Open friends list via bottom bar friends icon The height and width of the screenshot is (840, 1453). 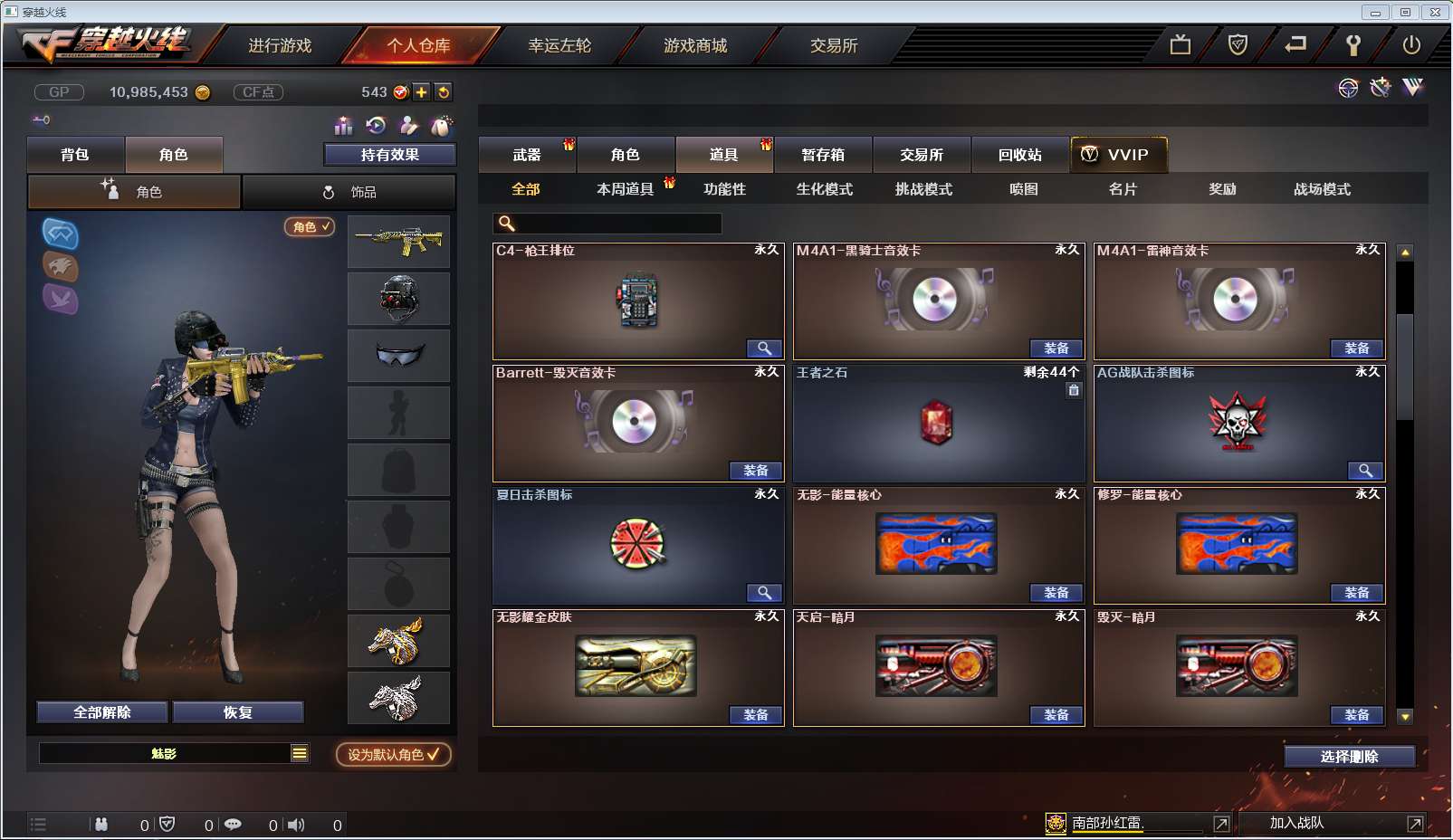[102, 825]
